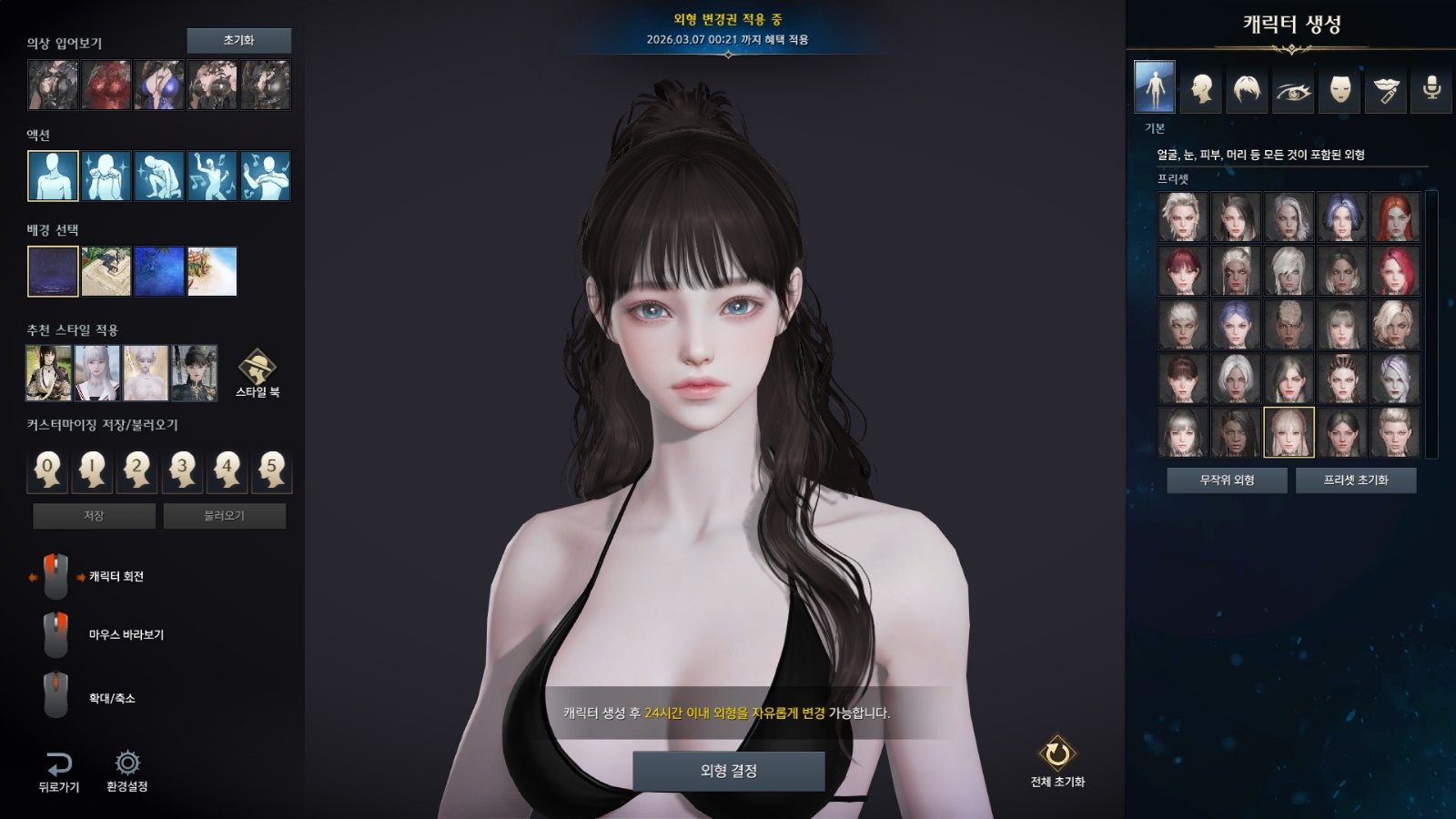Click the 저장 save button
Screen dimensions: 1456x819
(x=94, y=516)
